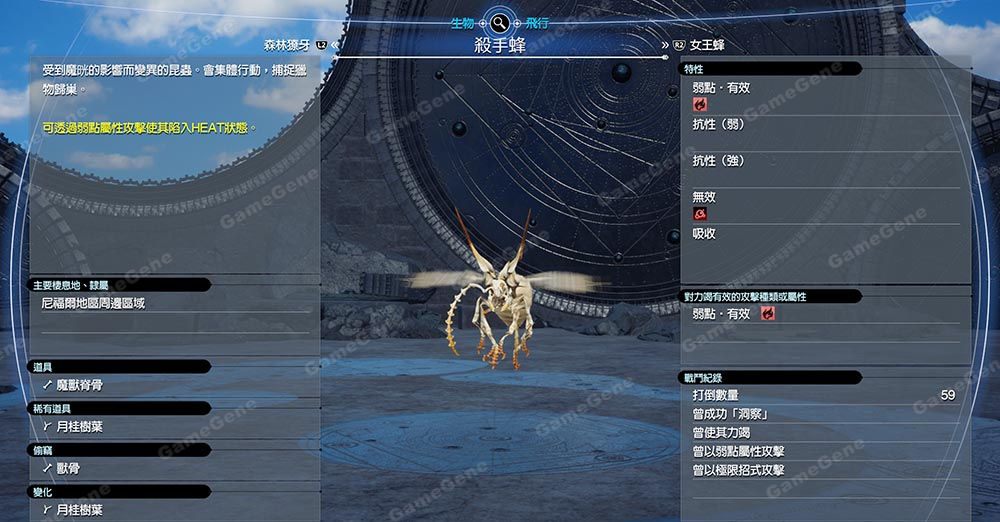
Task: Go to next enemy 女王蜂
Action: point(706,45)
